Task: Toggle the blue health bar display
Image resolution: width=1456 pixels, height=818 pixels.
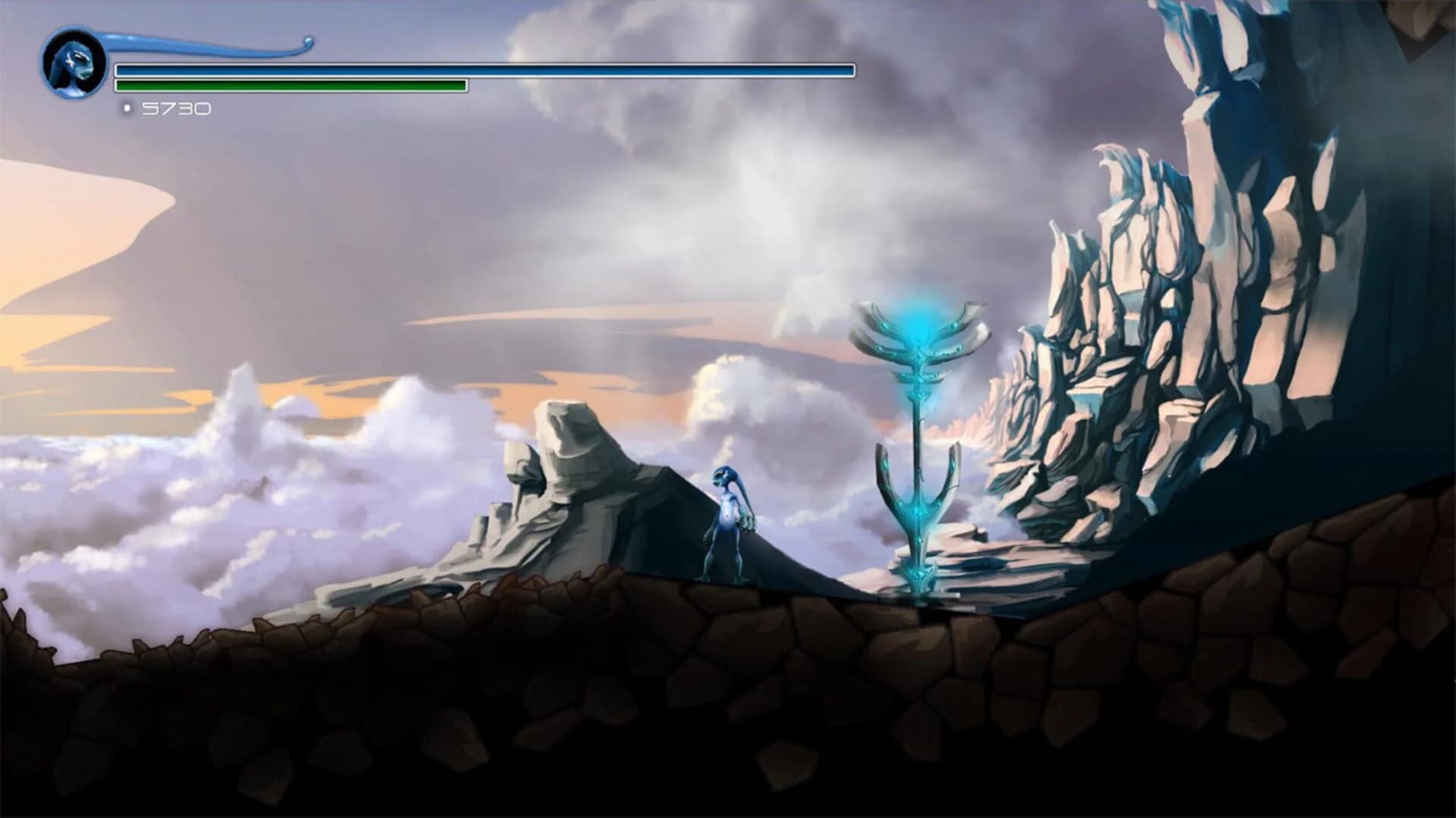Action: (x=484, y=71)
